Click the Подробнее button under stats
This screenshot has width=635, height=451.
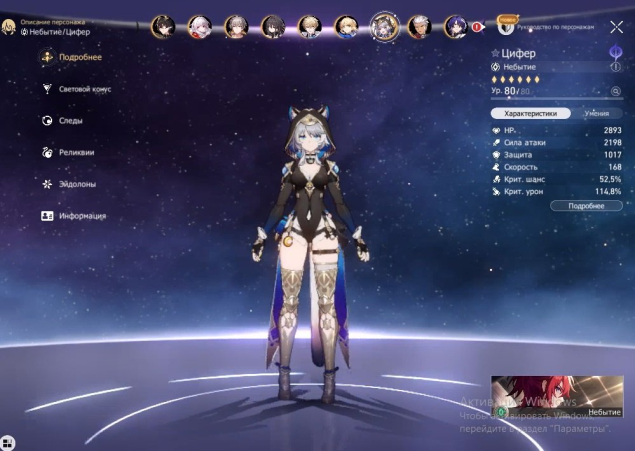(x=586, y=205)
